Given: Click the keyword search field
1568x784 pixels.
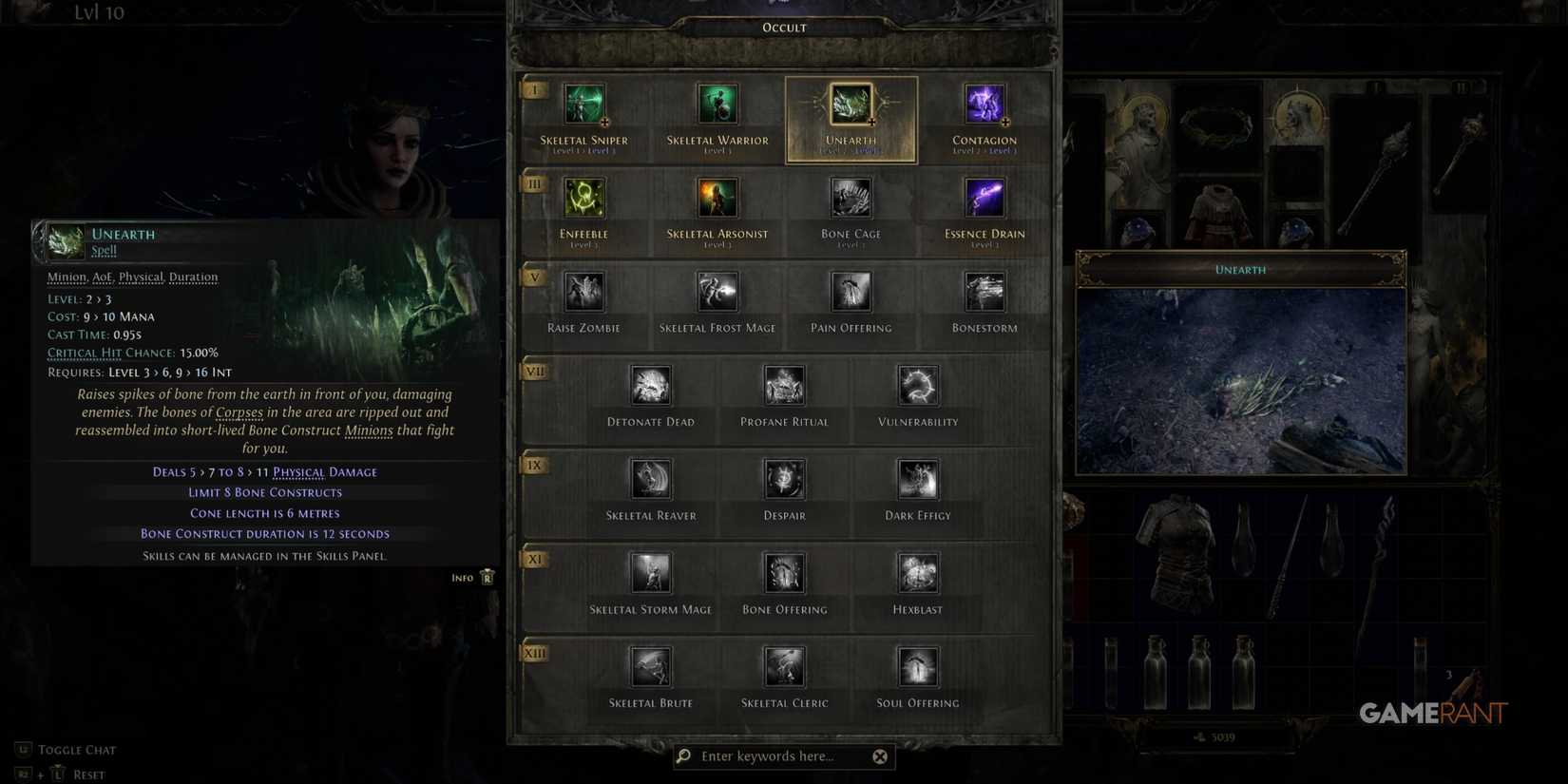Looking at the screenshot, I should tap(779, 755).
